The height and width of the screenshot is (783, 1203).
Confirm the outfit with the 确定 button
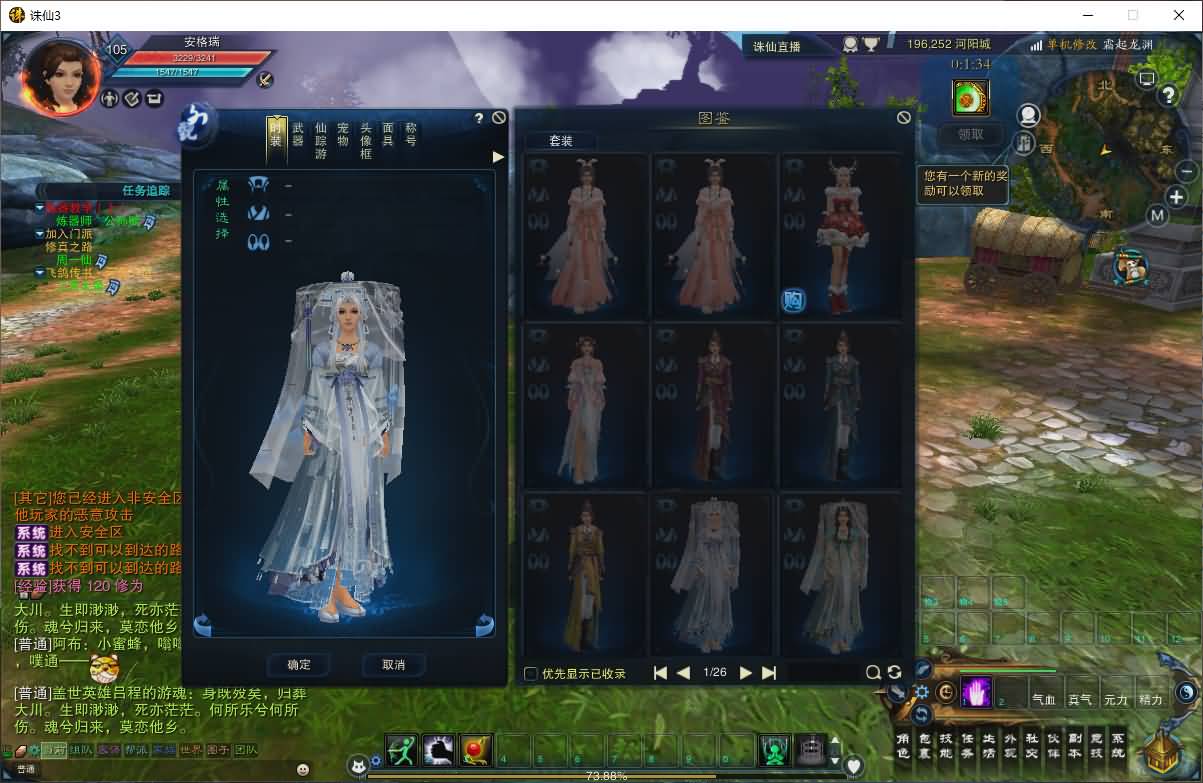[299, 665]
